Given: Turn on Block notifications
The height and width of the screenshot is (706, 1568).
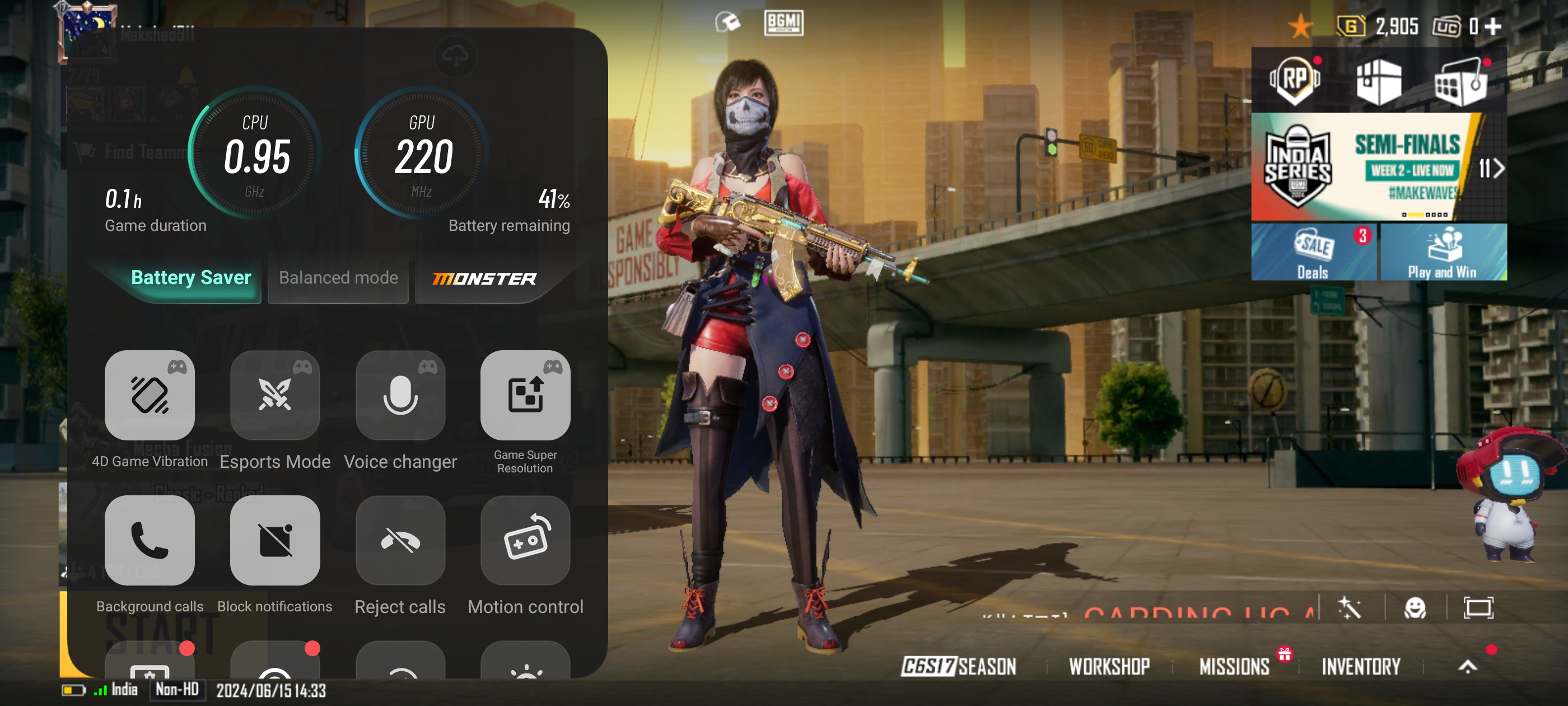Looking at the screenshot, I should 274,540.
